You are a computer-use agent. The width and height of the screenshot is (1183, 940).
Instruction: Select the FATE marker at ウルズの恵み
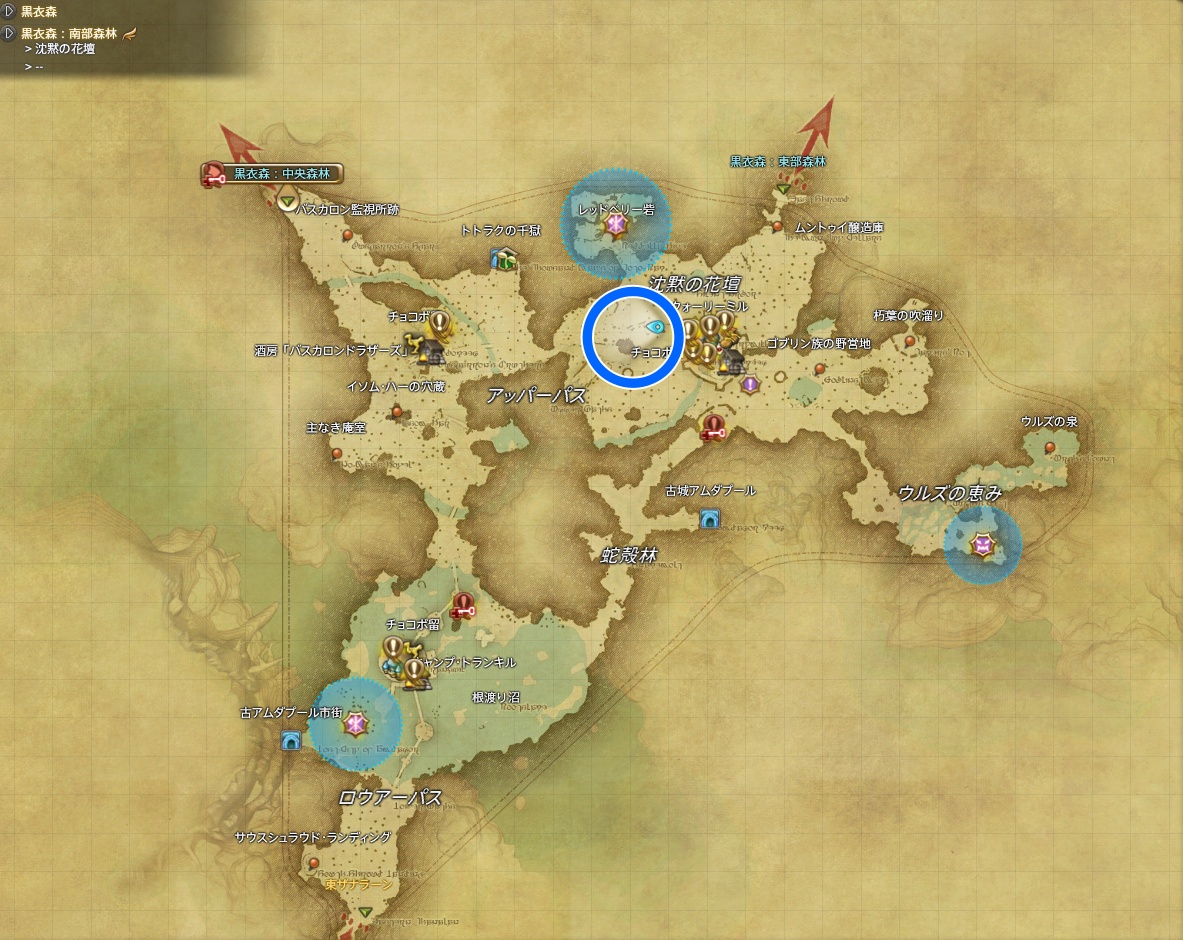tap(984, 545)
